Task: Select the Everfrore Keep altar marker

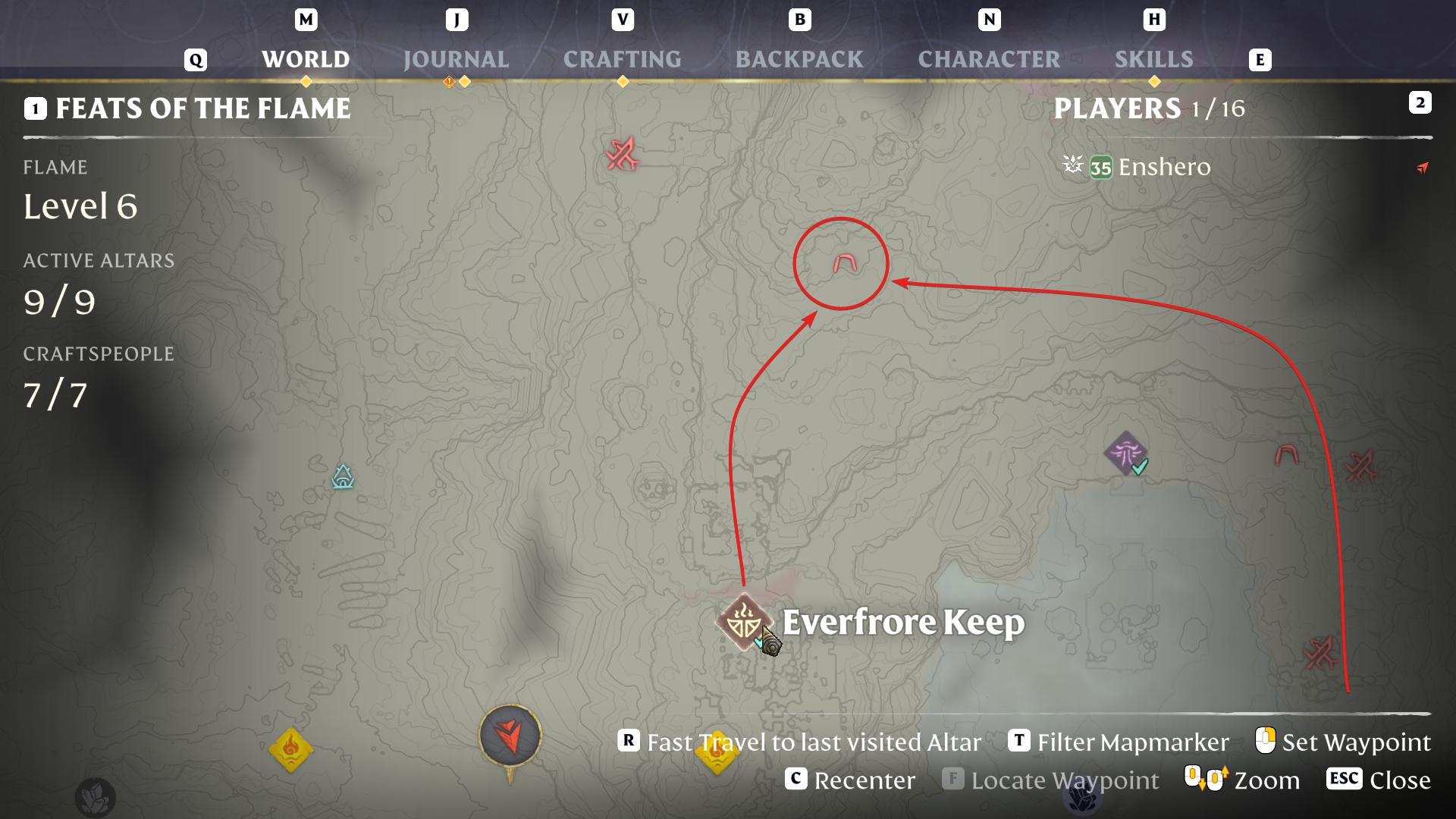Action: [x=744, y=622]
